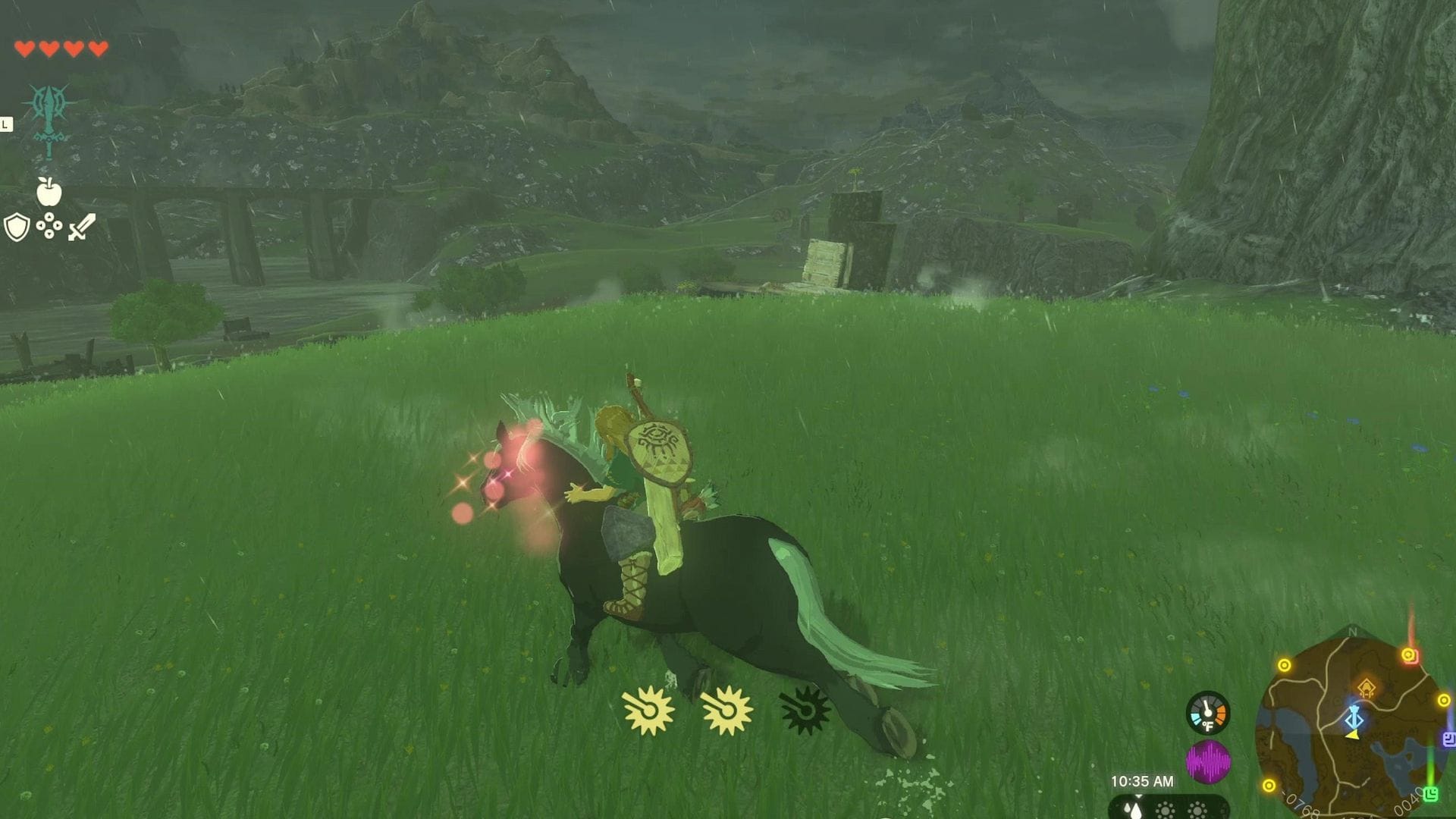This screenshot has width=1456, height=819.
Task: Select the N compass label on minimap
Action: coord(1353,632)
